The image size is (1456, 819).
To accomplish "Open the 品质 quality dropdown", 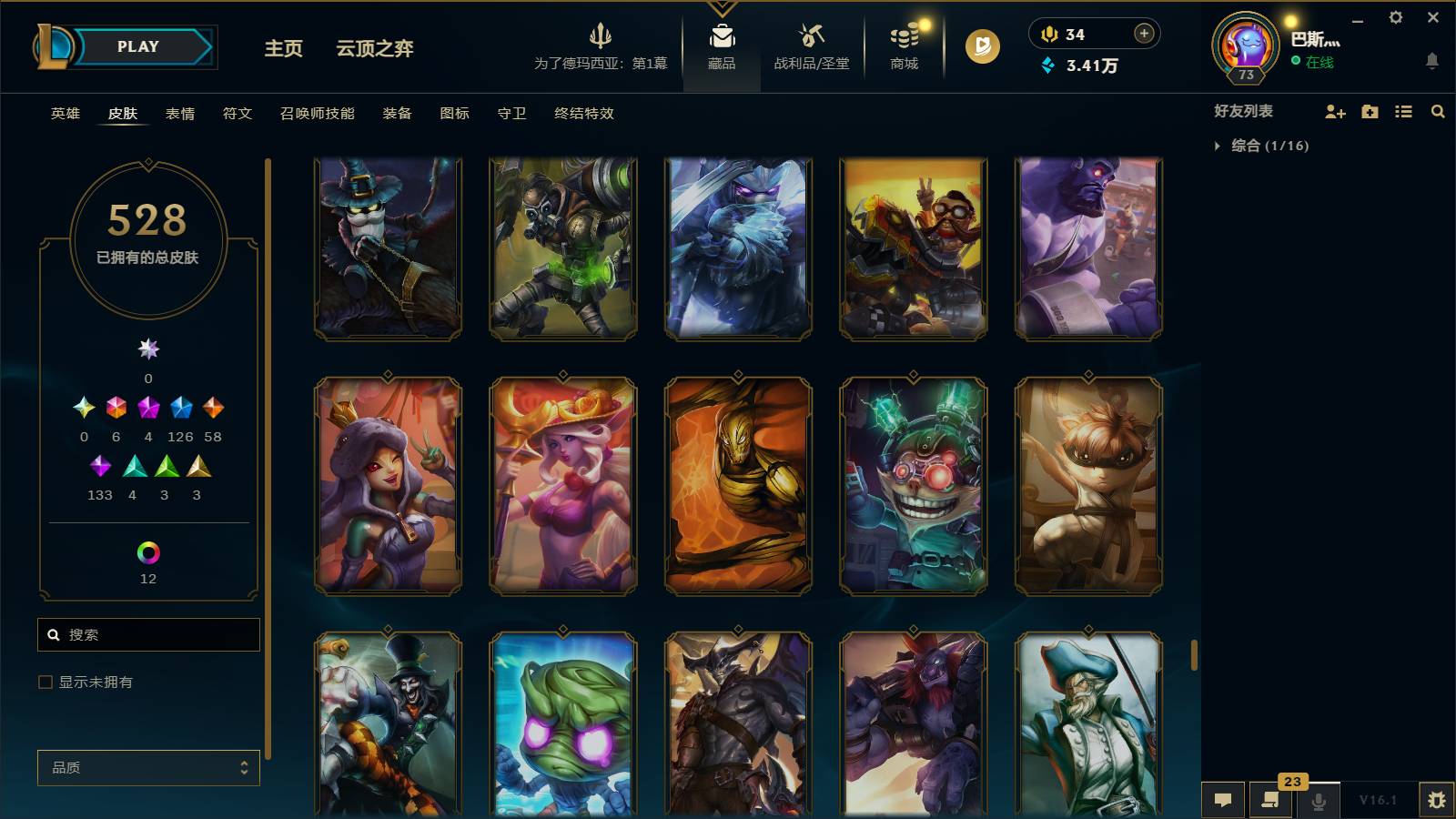I will click(x=148, y=768).
